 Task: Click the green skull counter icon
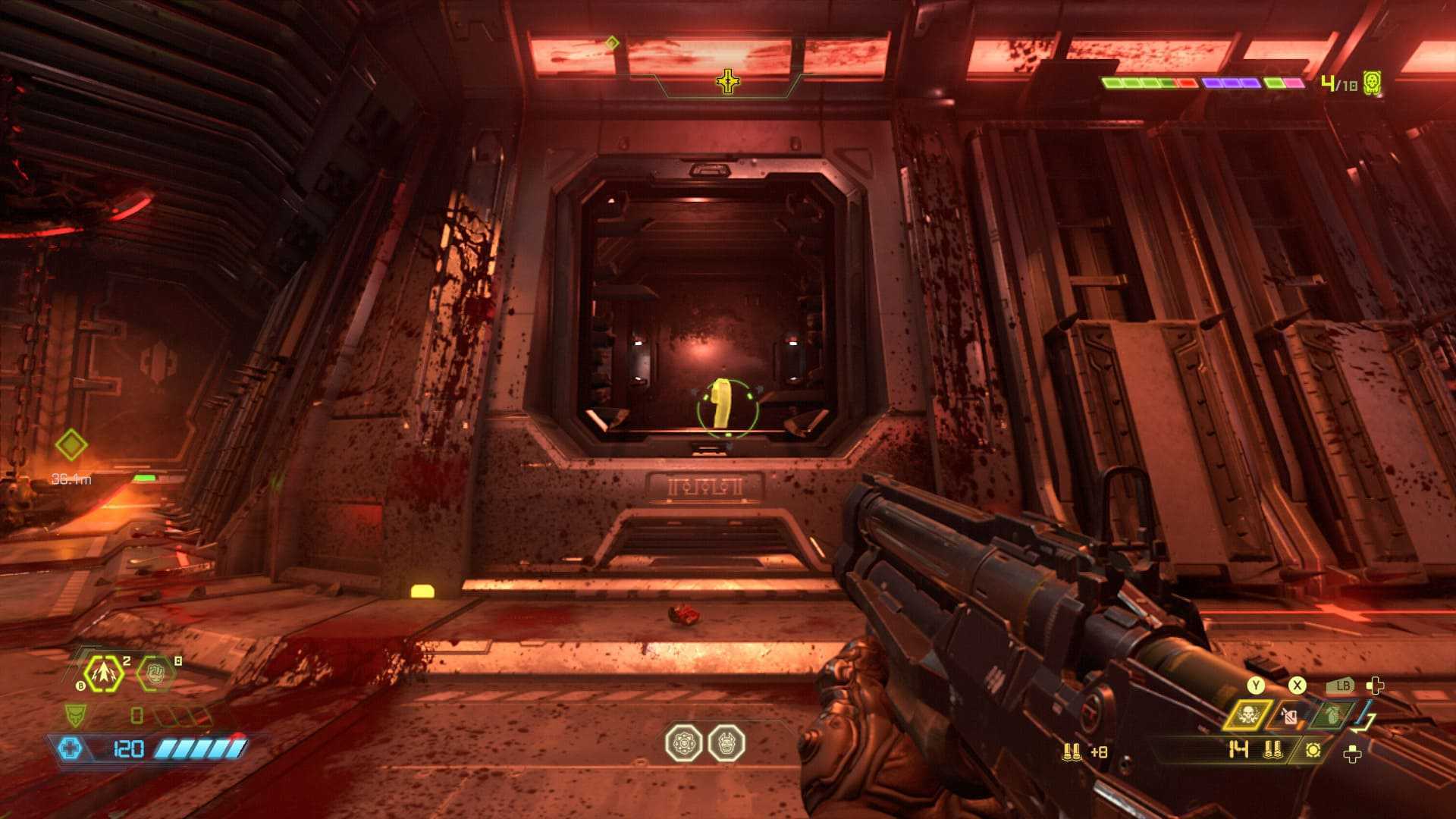[x=1372, y=83]
